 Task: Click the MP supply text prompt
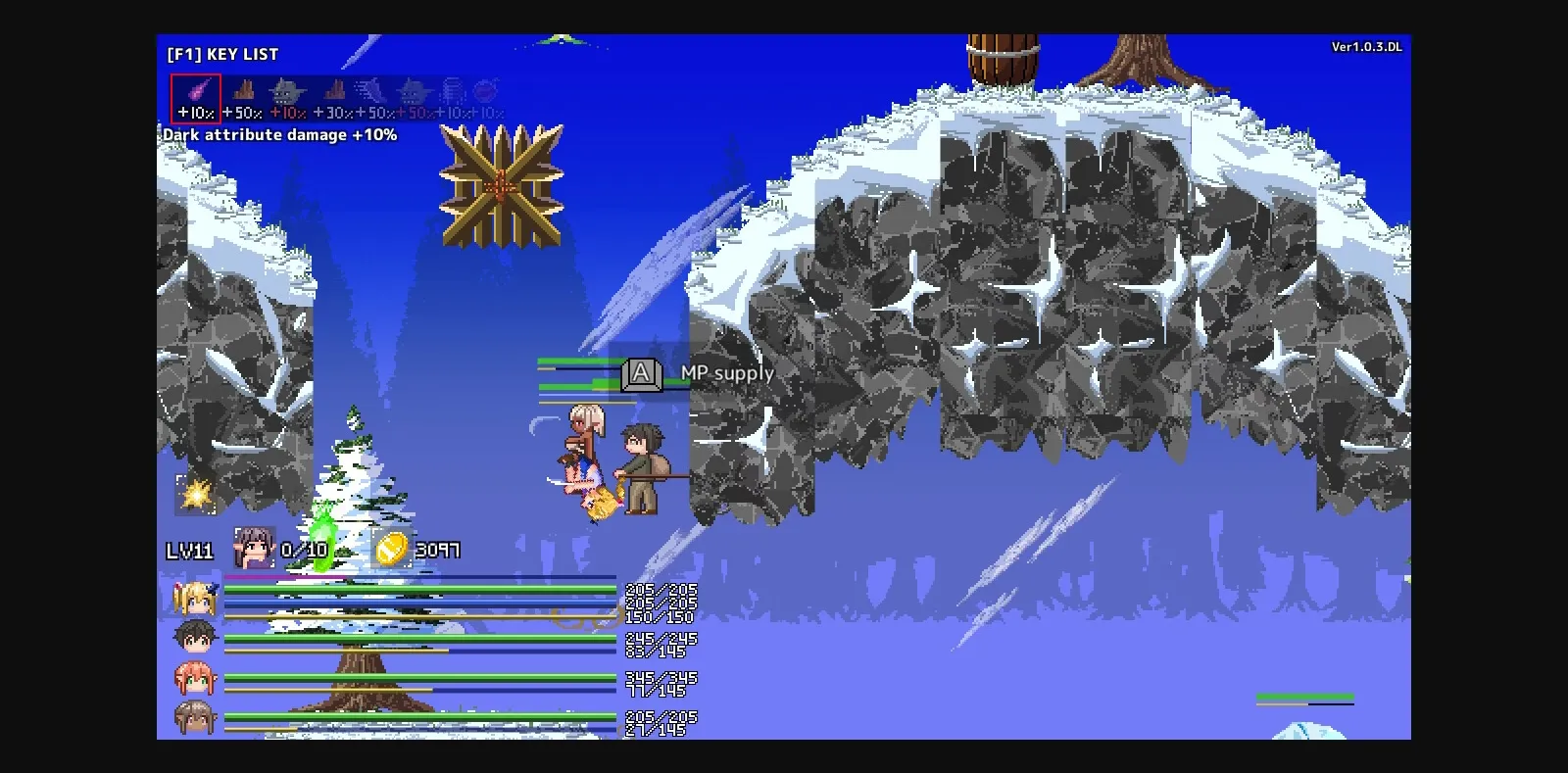coord(727,373)
